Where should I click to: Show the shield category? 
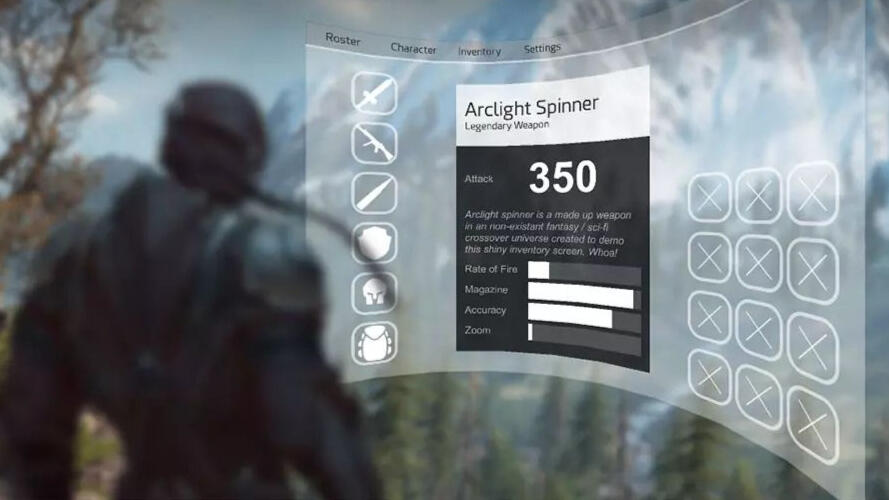tap(374, 243)
